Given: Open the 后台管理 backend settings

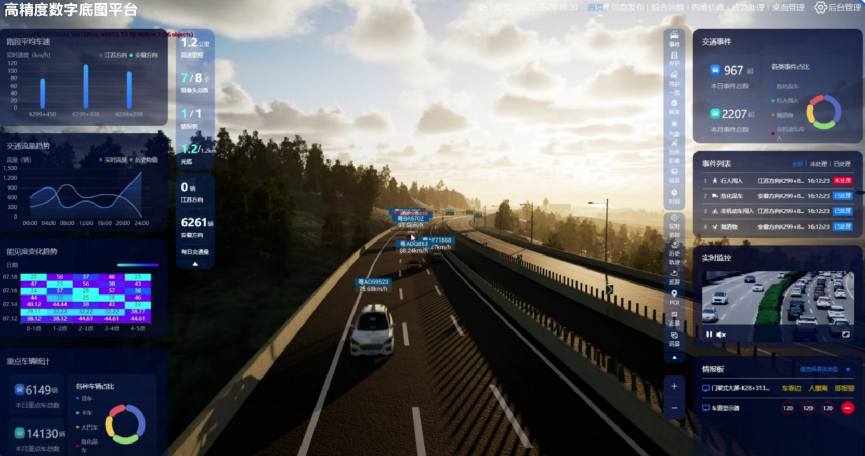Looking at the screenshot, I should pyautogui.click(x=836, y=7).
